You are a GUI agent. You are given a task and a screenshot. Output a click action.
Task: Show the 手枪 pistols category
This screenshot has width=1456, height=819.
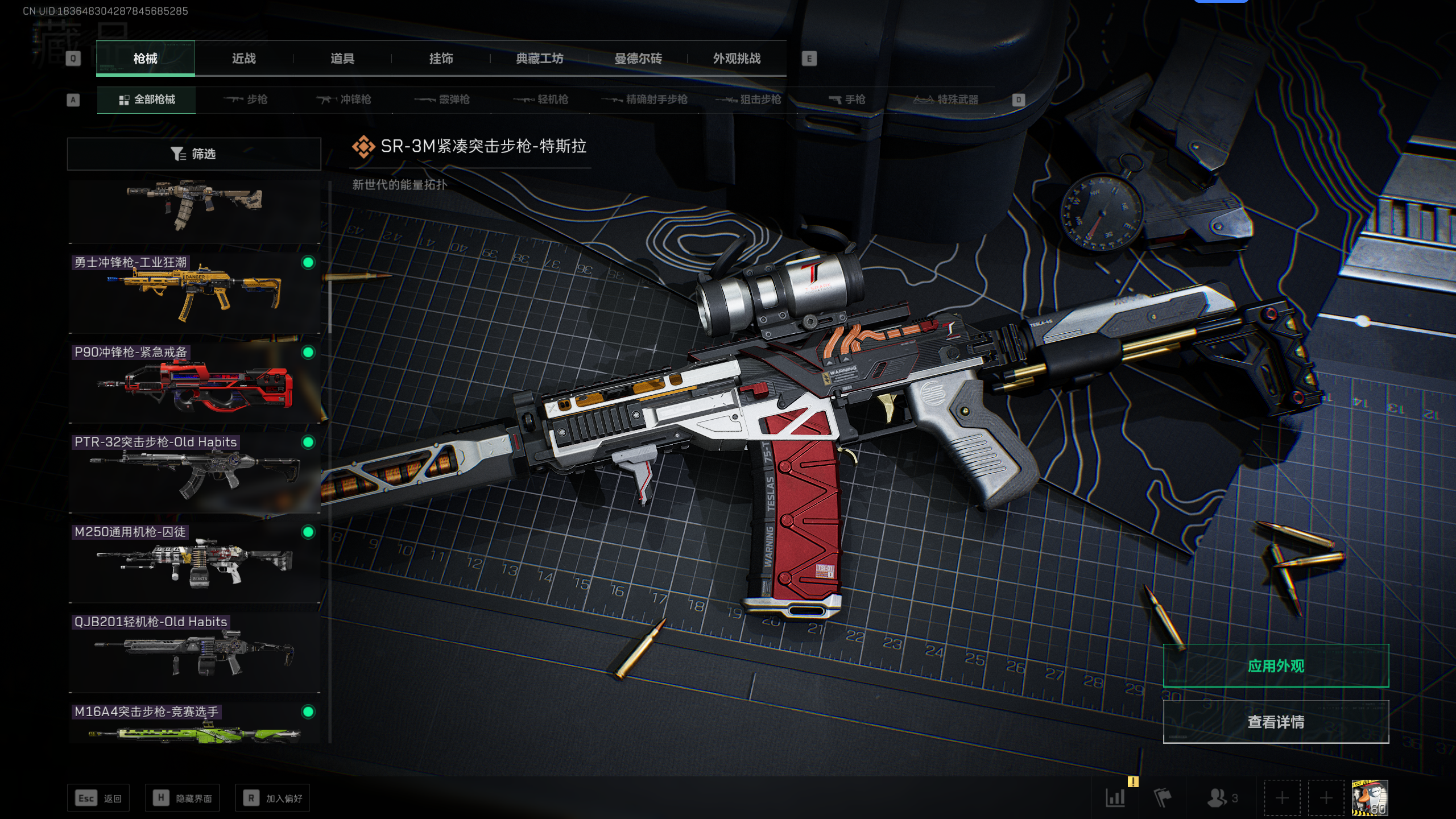coord(847,100)
